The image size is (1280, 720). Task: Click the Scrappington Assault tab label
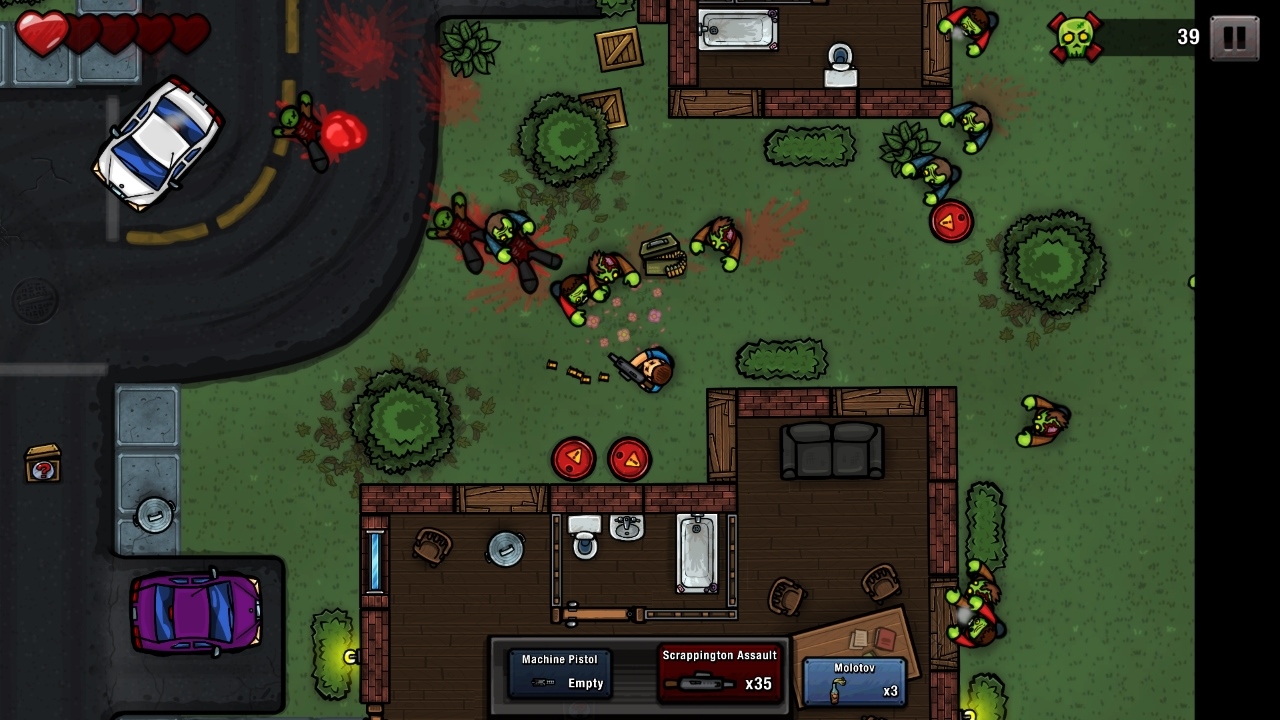tap(718, 656)
